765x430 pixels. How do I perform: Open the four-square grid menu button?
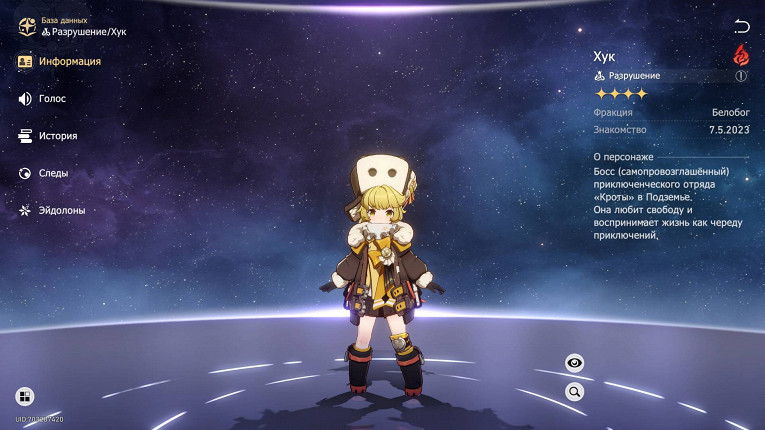click(x=24, y=396)
